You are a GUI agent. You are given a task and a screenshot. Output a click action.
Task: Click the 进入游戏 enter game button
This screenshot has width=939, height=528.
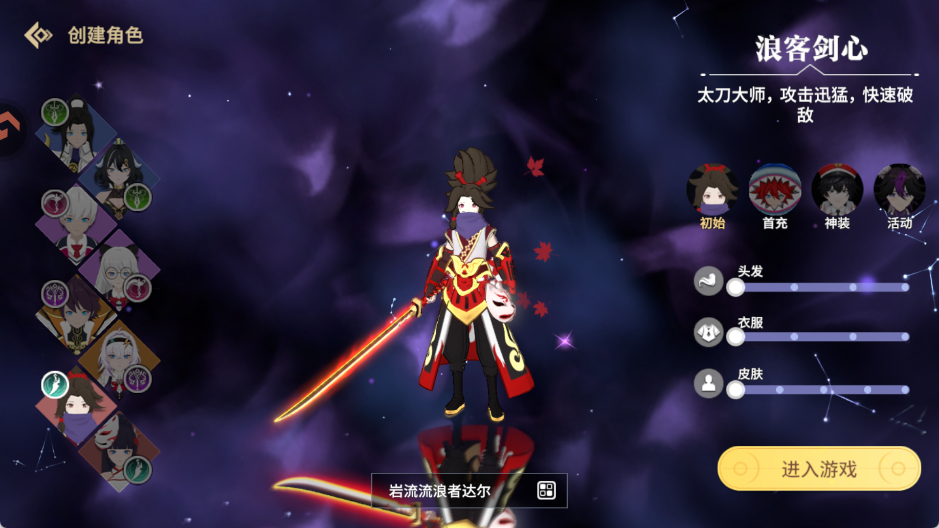point(818,468)
